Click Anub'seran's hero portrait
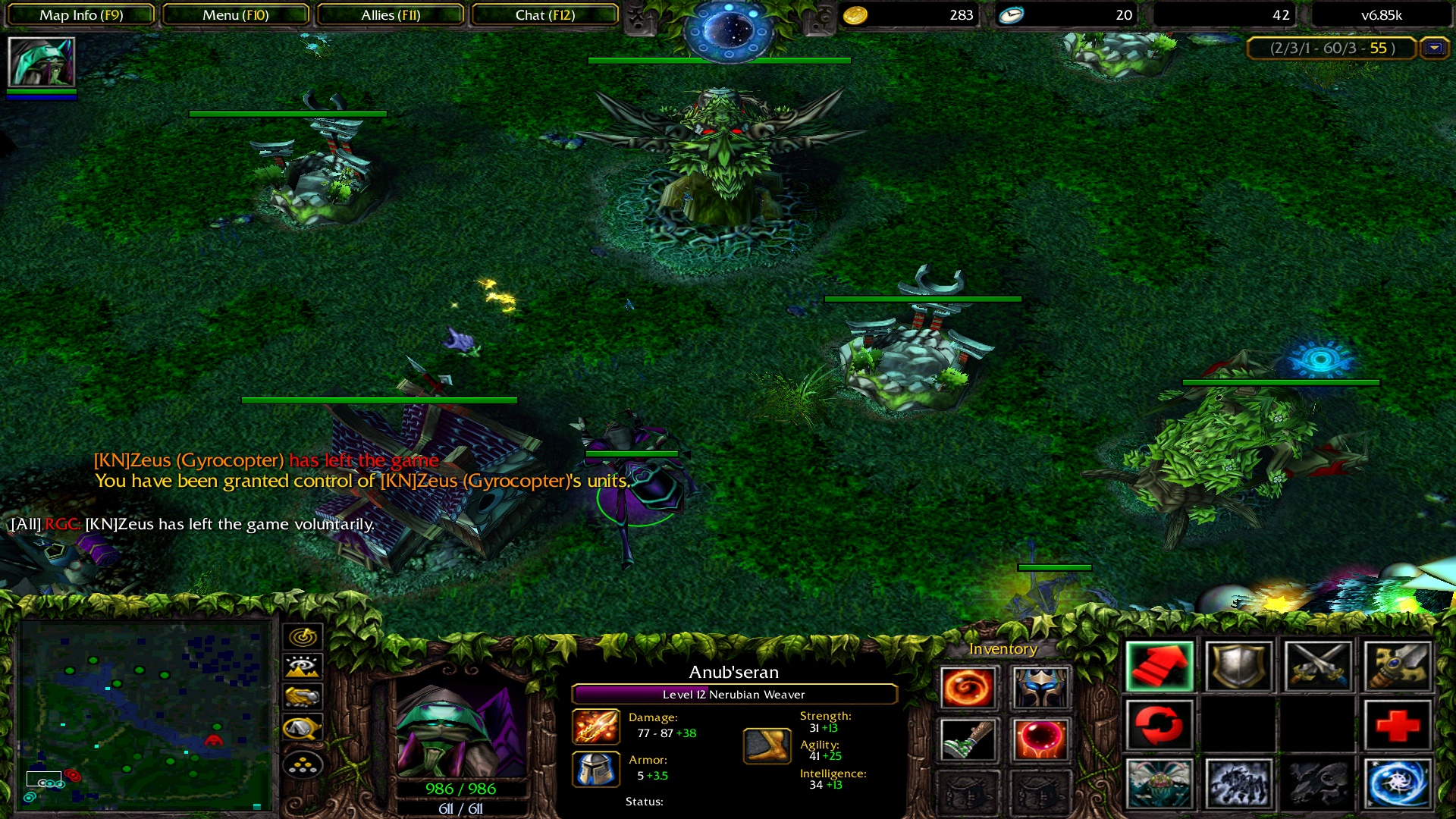The width and height of the screenshot is (1456, 819). click(x=460, y=726)
